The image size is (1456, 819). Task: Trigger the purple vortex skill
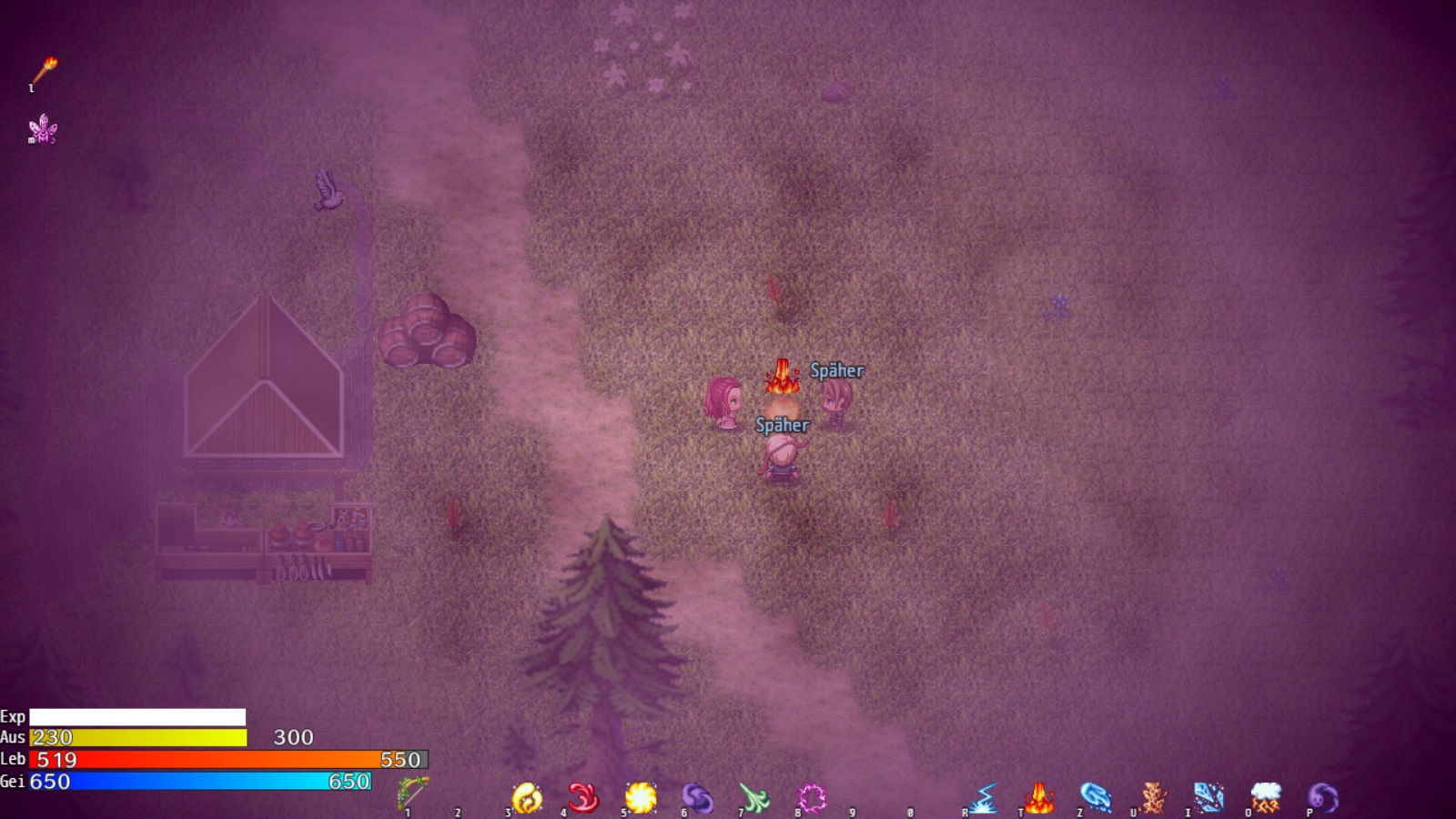click(697, 798)
